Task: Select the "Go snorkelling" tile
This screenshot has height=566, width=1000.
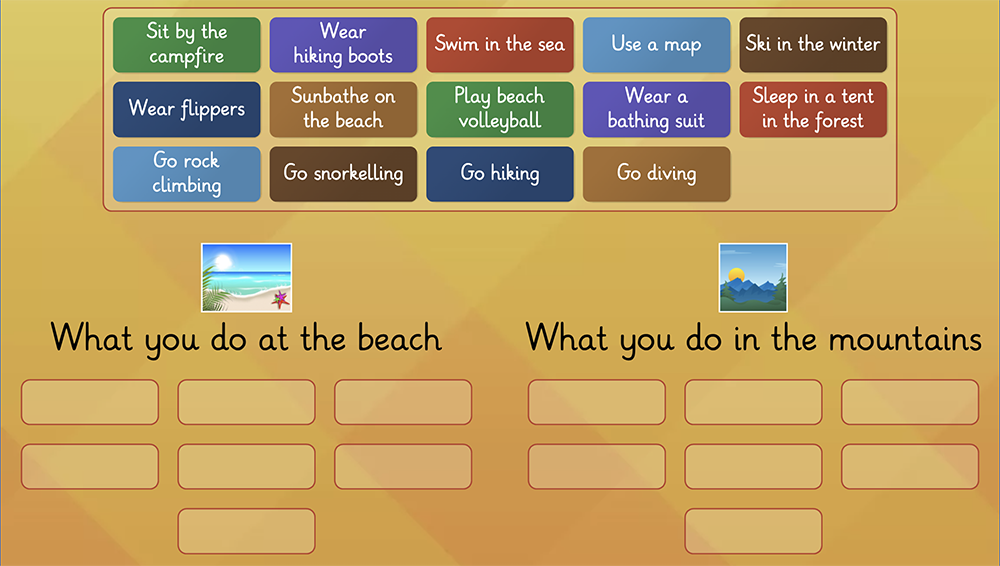Action: point(343,174)
